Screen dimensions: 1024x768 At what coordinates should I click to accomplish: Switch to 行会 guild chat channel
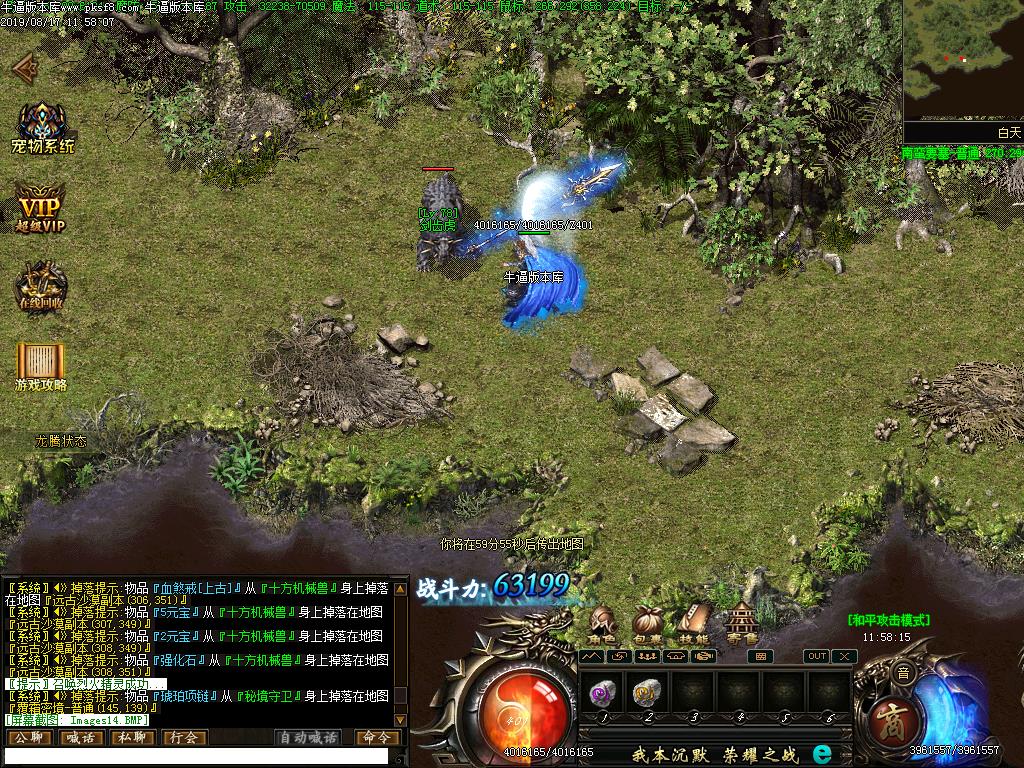184,737
